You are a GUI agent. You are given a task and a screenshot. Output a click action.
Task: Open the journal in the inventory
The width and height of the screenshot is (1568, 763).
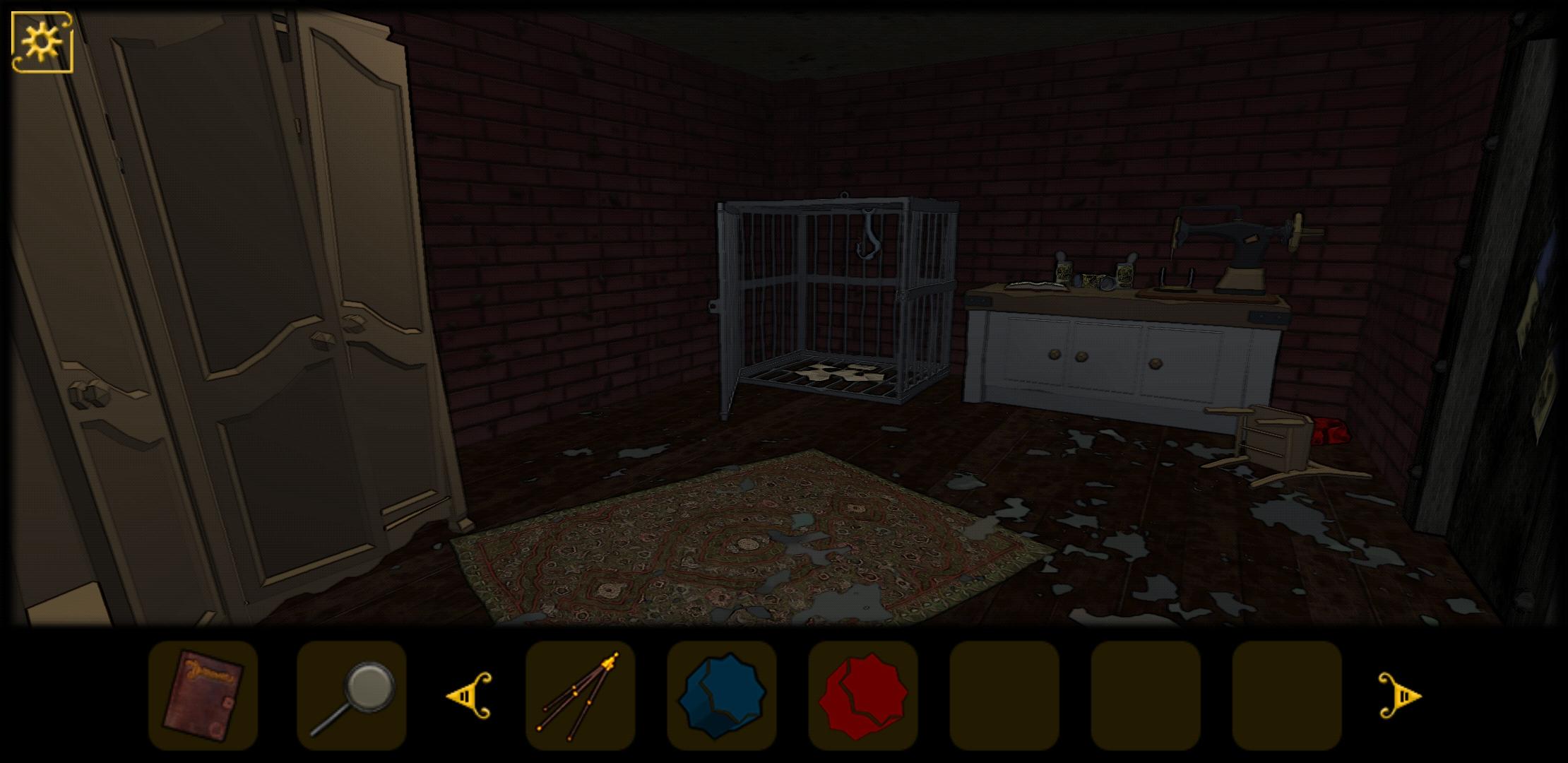203,696
